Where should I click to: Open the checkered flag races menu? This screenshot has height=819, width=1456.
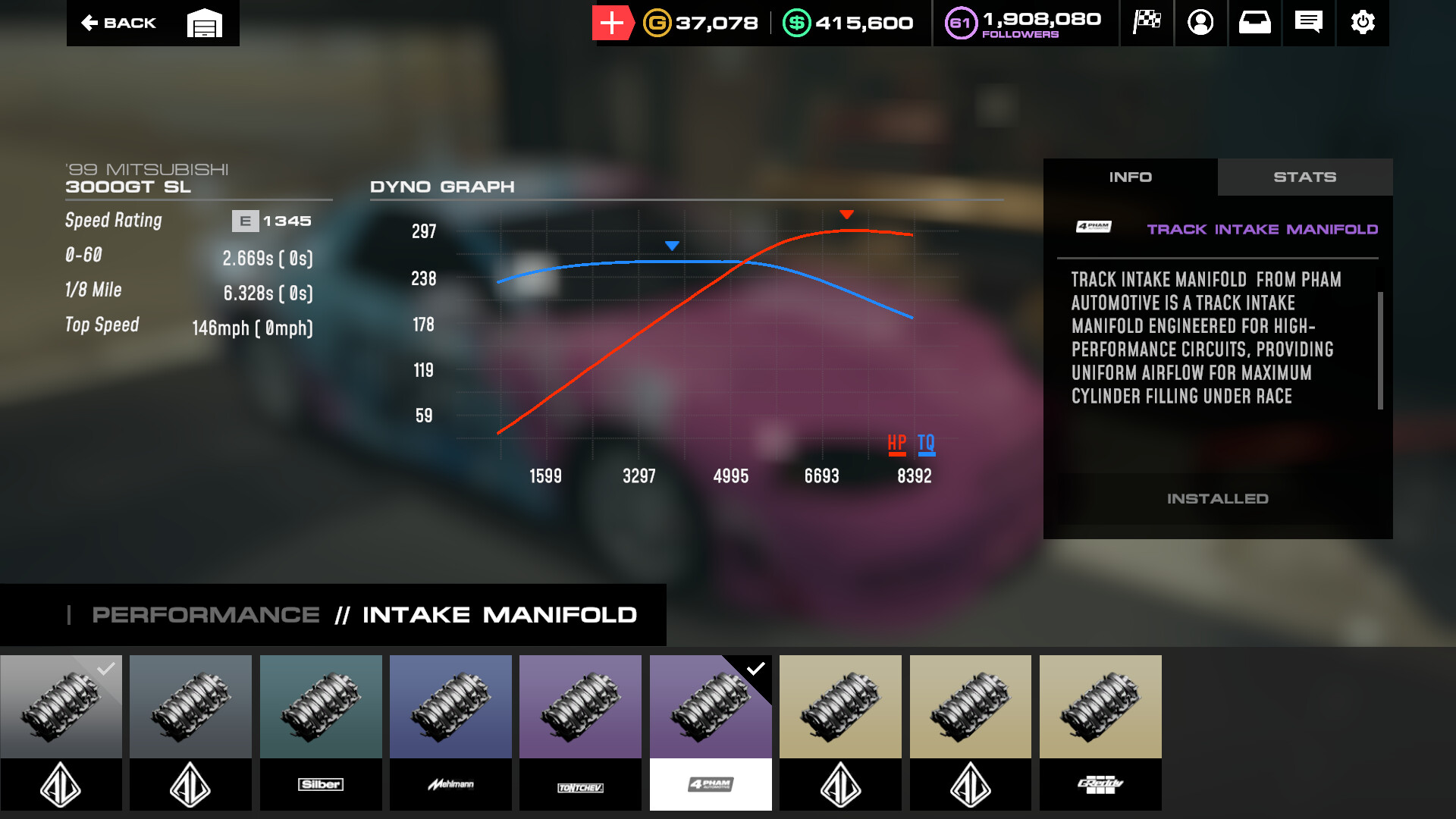tap(1147, 23)
